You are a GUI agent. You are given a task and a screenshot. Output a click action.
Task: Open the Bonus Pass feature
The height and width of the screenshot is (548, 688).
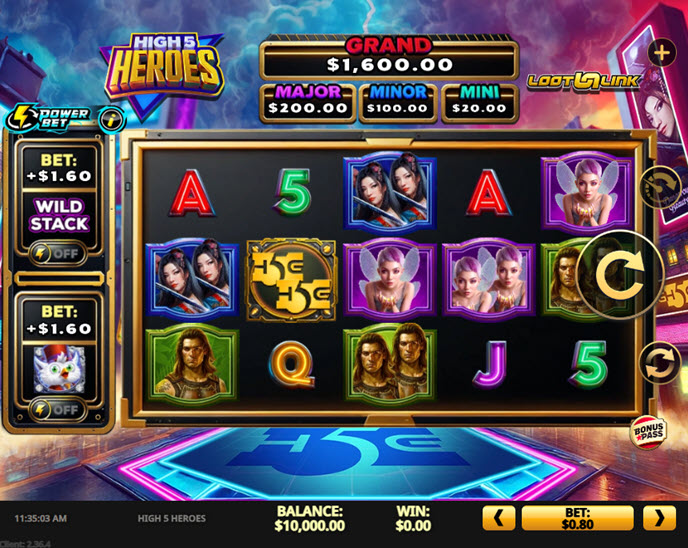649,431
